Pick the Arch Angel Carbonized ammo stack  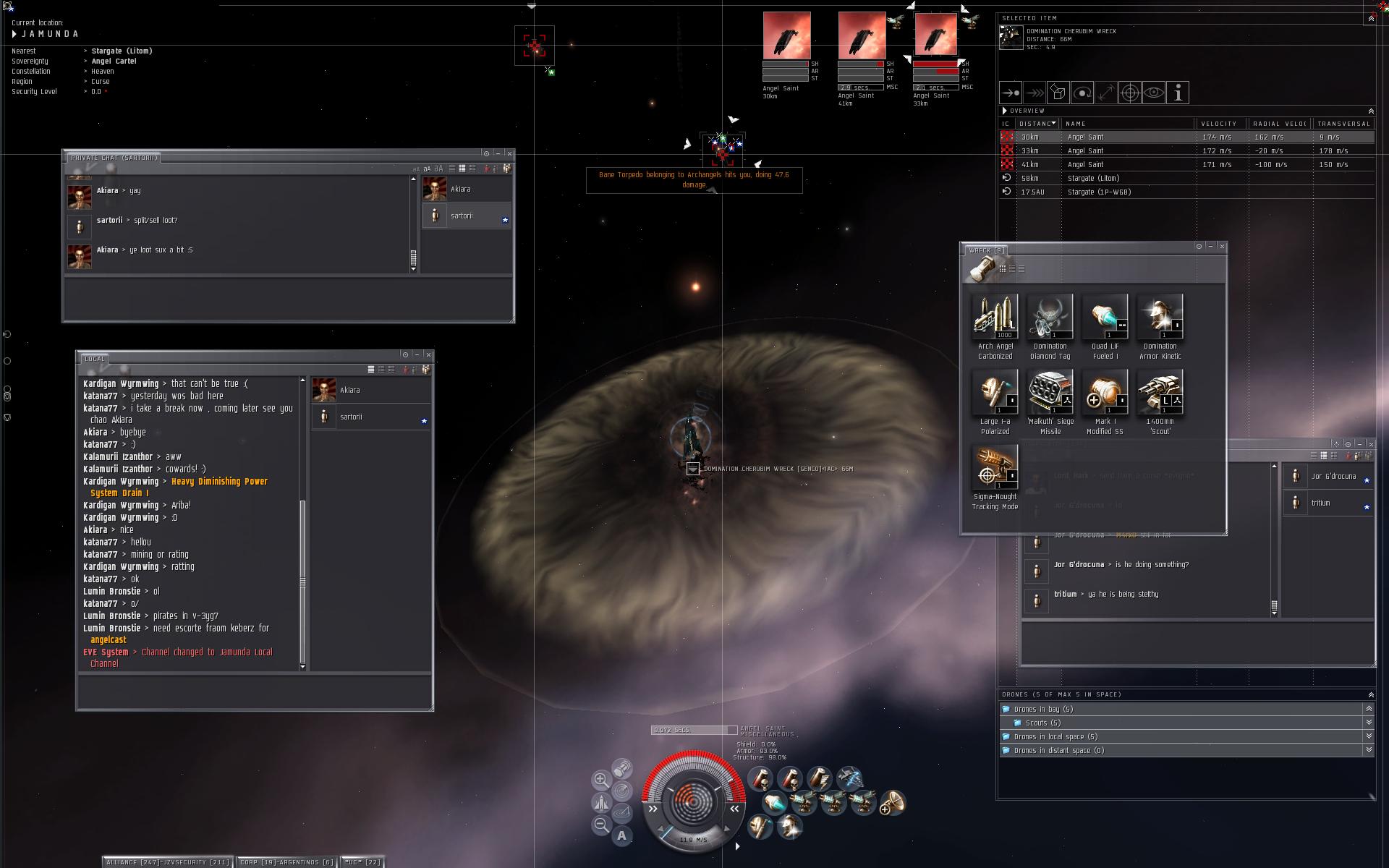coord(995,317)
